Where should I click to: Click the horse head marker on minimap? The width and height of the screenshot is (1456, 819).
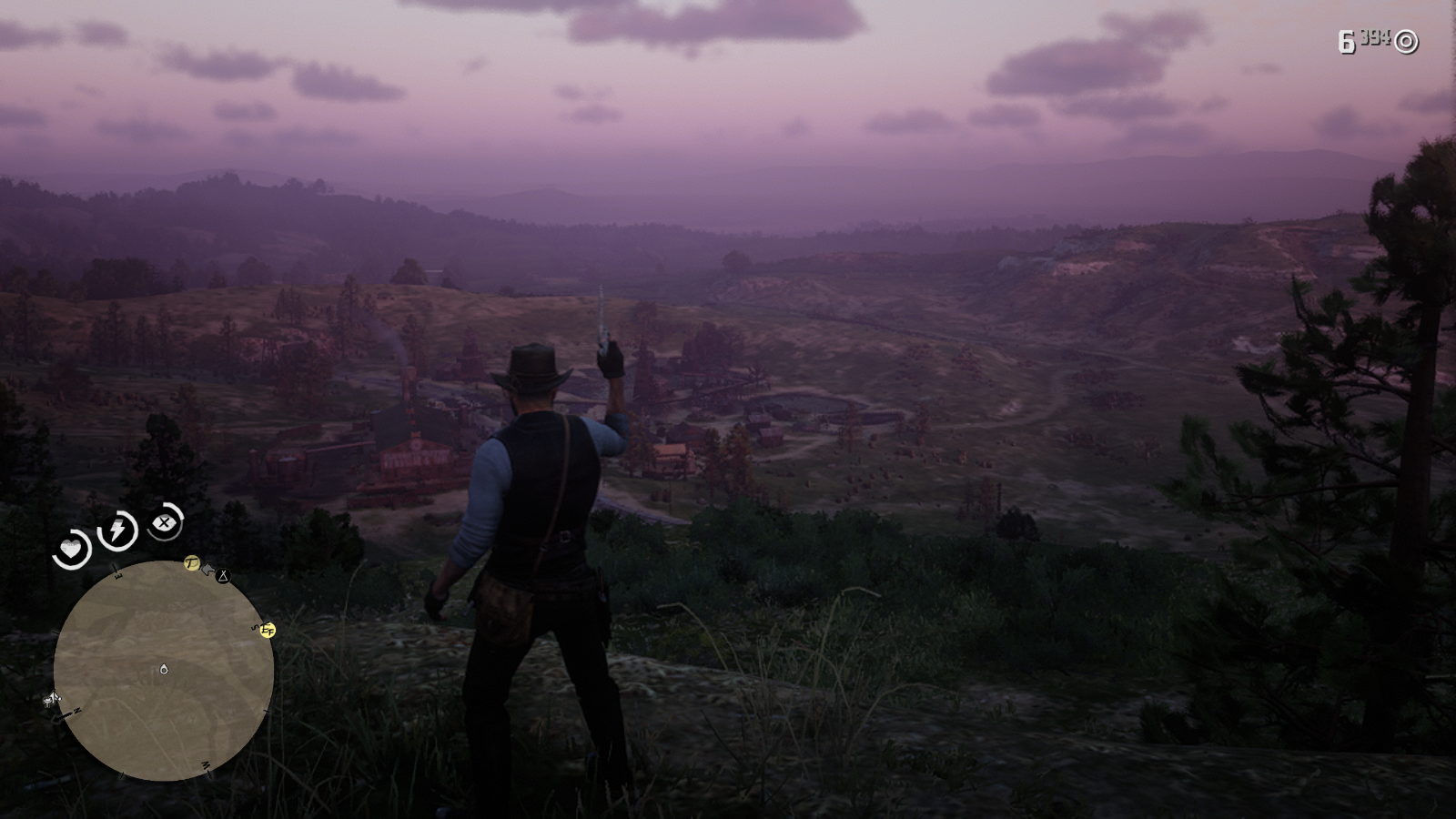(x=207, y=570)
